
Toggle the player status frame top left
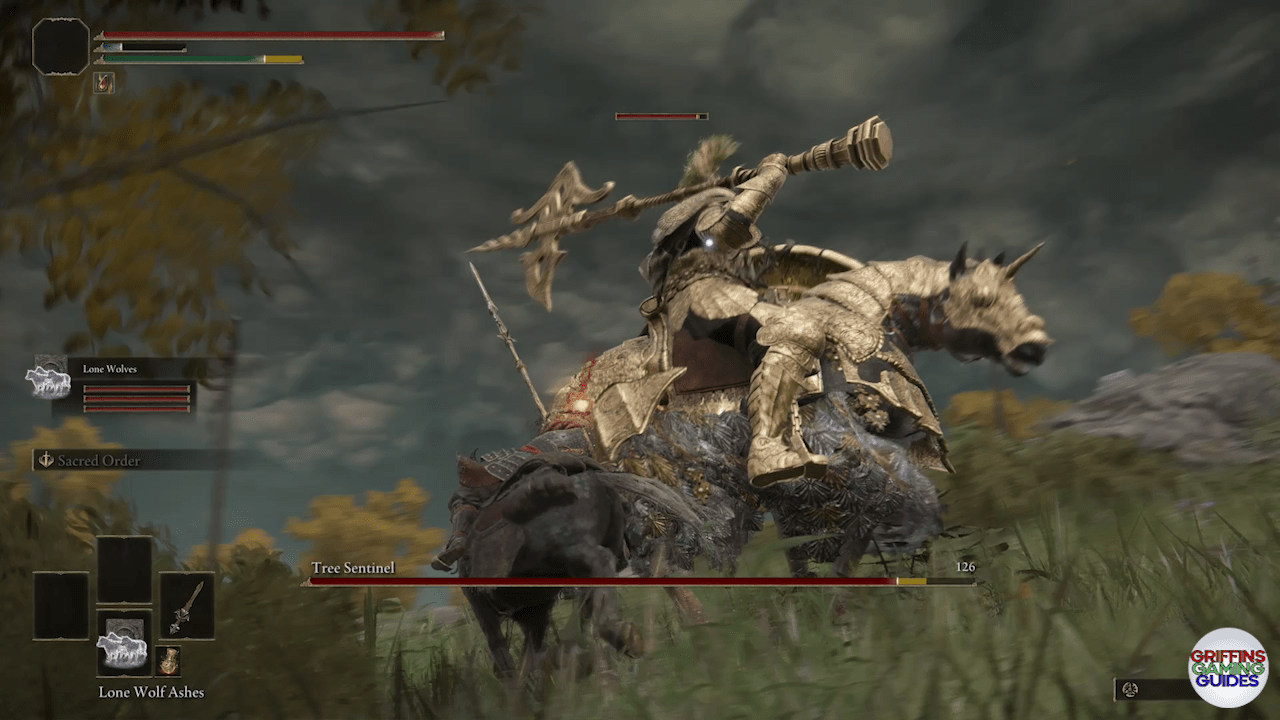tap(60, 47)
